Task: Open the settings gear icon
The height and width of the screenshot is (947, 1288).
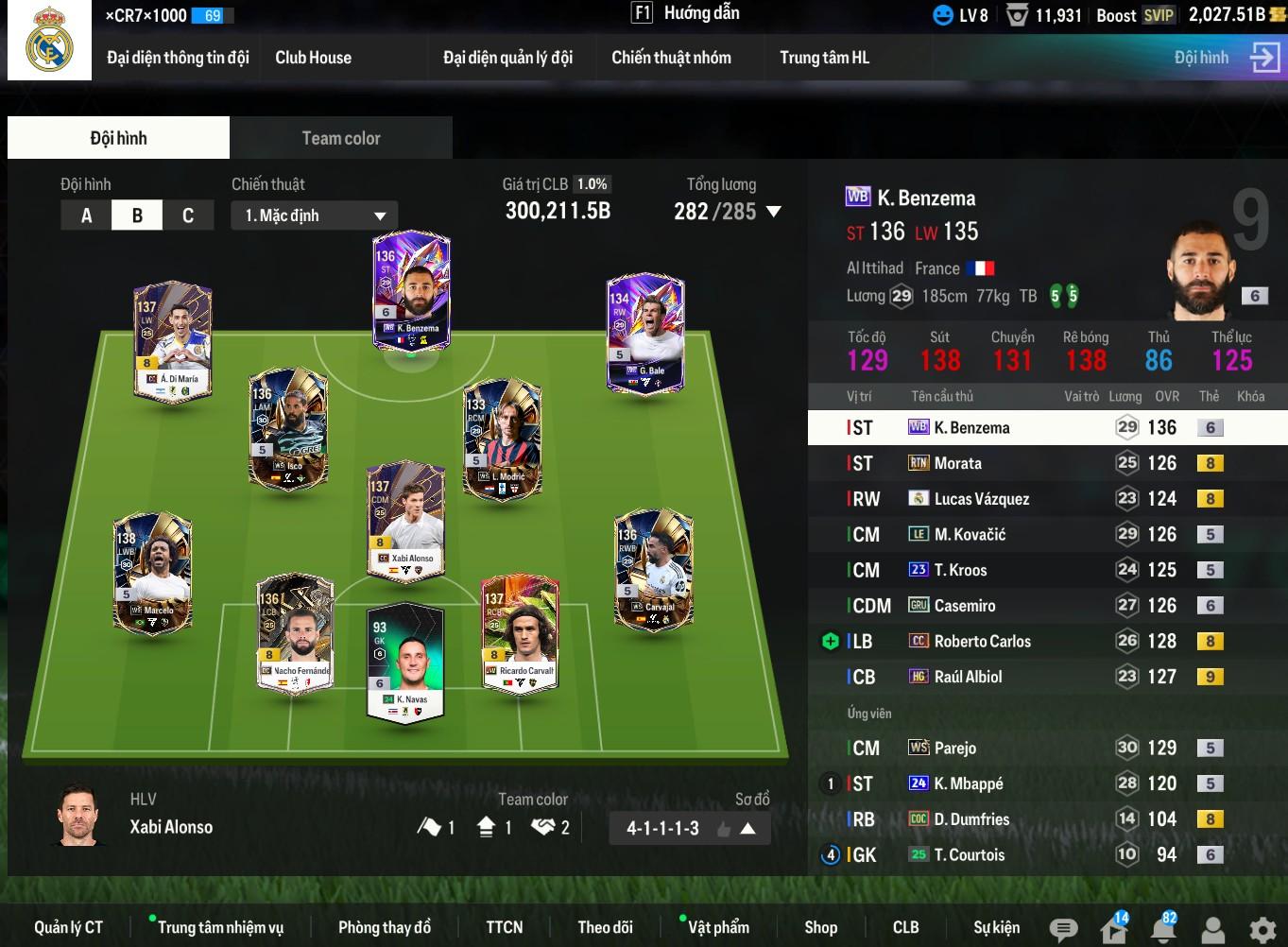Action: tap(1262, 930)
